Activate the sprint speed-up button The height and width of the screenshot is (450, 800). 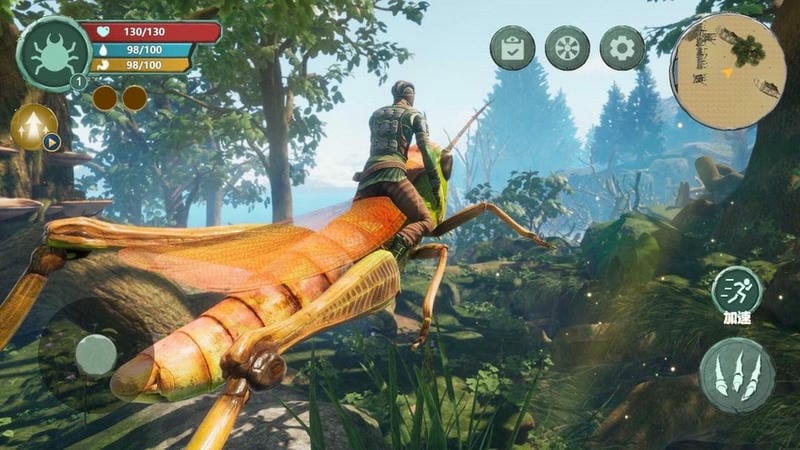point(737,291)
